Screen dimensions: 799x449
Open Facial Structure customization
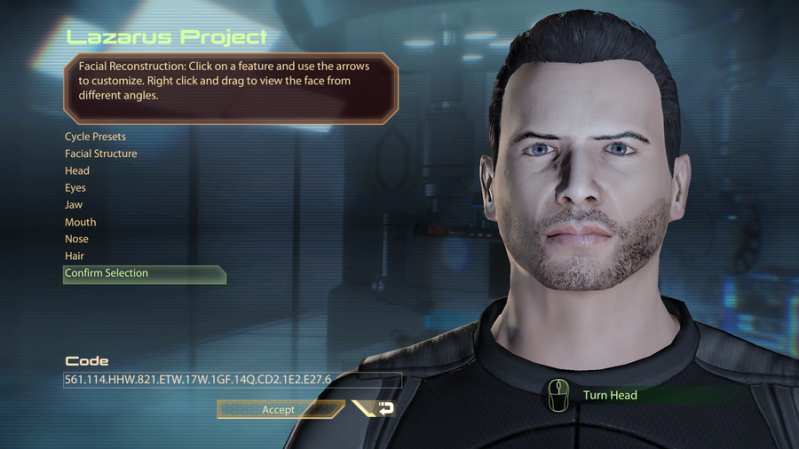click(101, 154)
